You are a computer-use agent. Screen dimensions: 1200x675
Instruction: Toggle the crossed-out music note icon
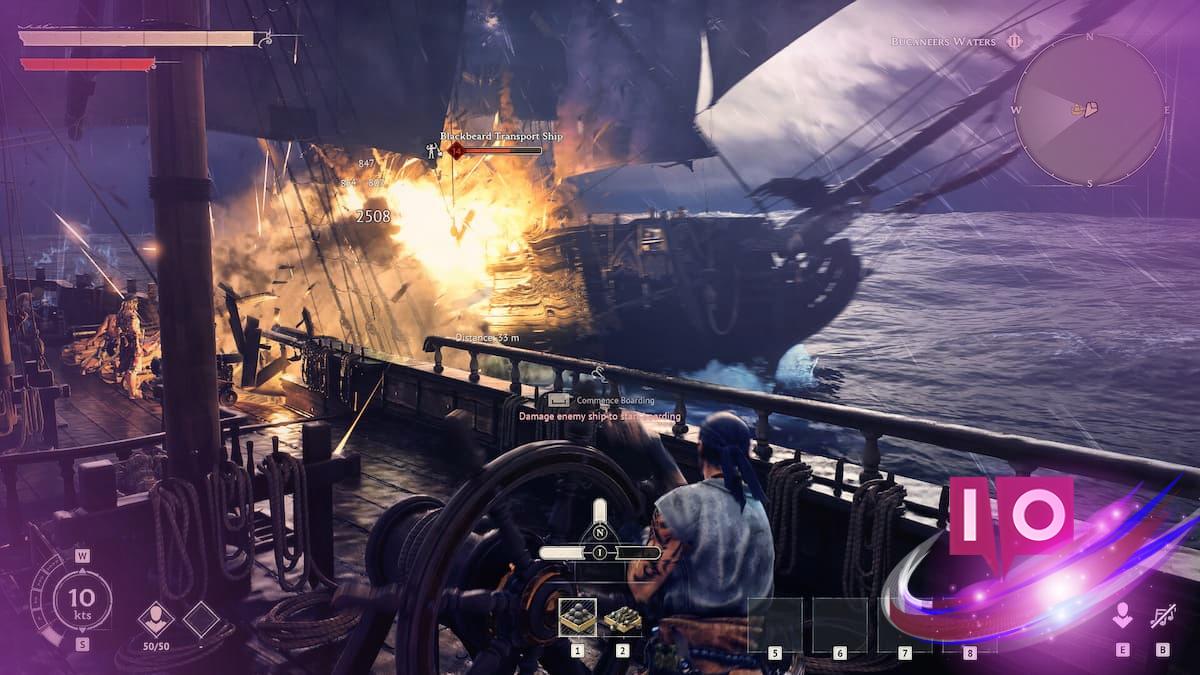1162,616
